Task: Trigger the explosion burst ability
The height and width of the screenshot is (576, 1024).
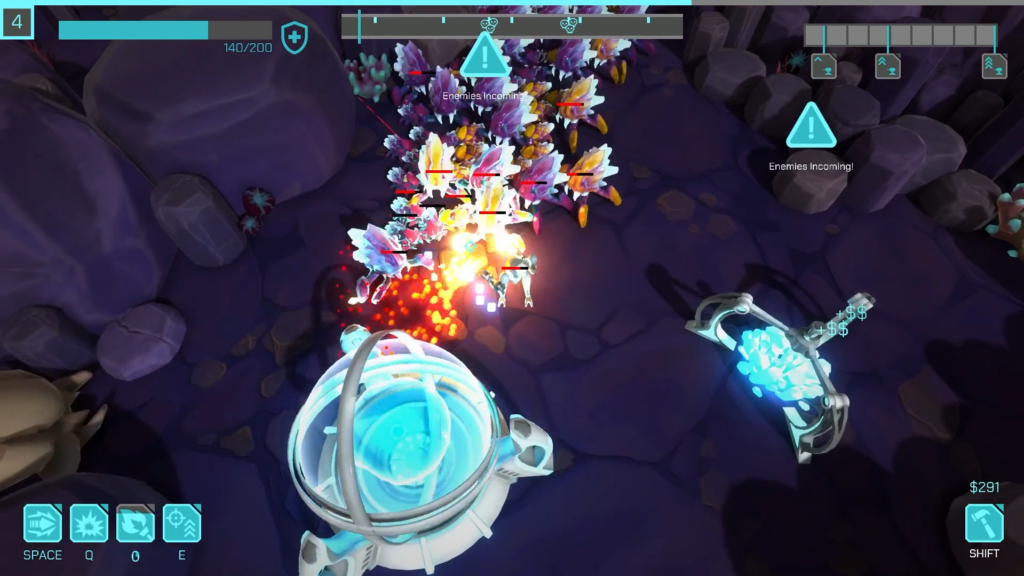Action: (89, 523)
